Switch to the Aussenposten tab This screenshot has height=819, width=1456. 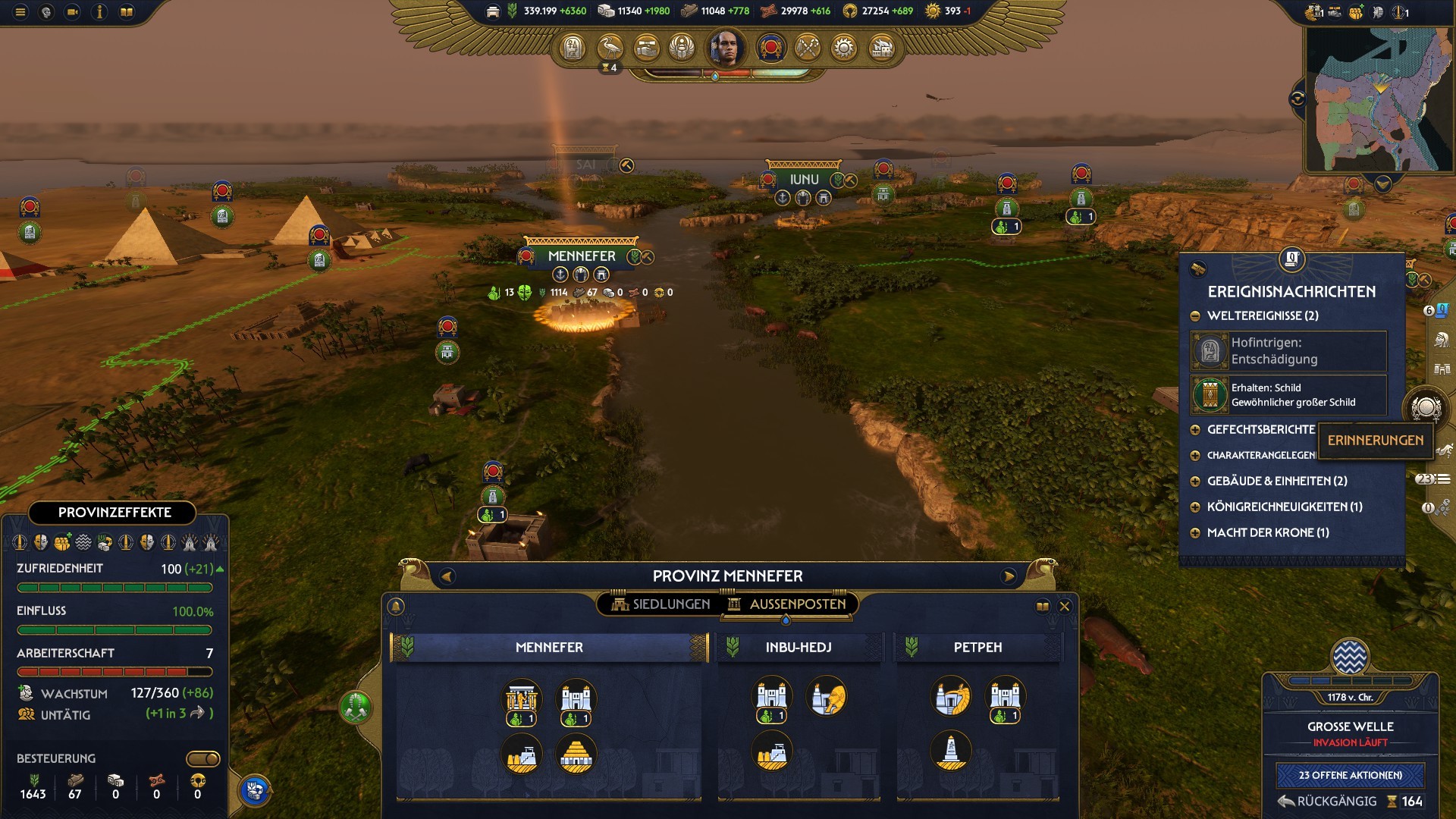click(787, 604)
